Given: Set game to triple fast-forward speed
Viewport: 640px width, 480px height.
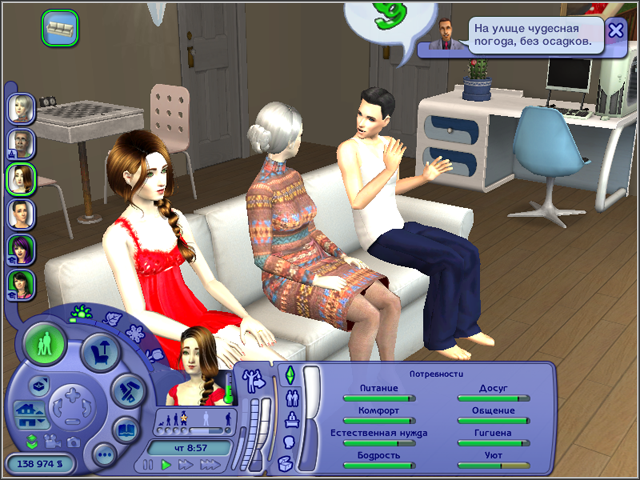Looking at the screenshot, I should coord(211,466).
